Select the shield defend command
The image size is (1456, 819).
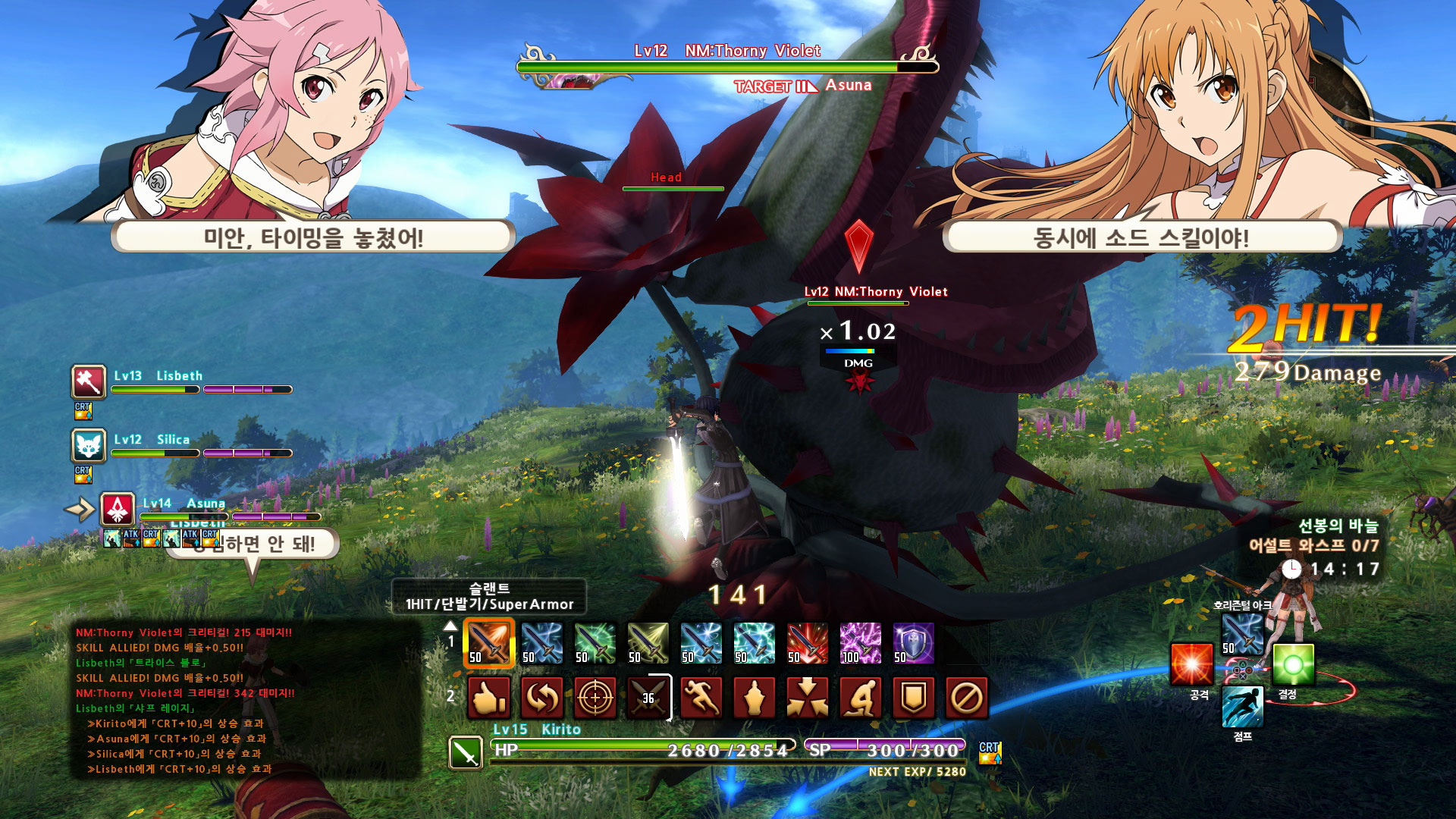(x=914, y=698)
